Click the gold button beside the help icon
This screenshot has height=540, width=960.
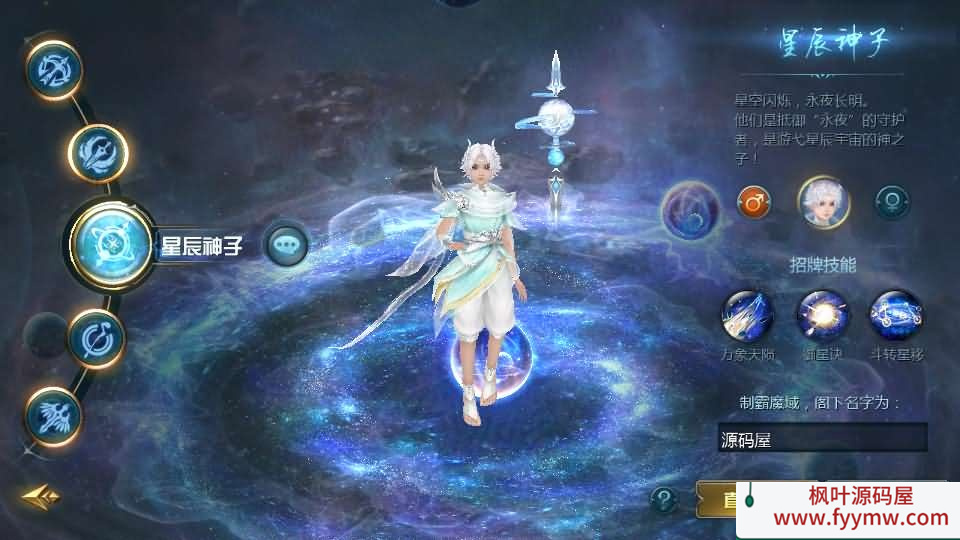pyautogui.click(x=716, y=498)
